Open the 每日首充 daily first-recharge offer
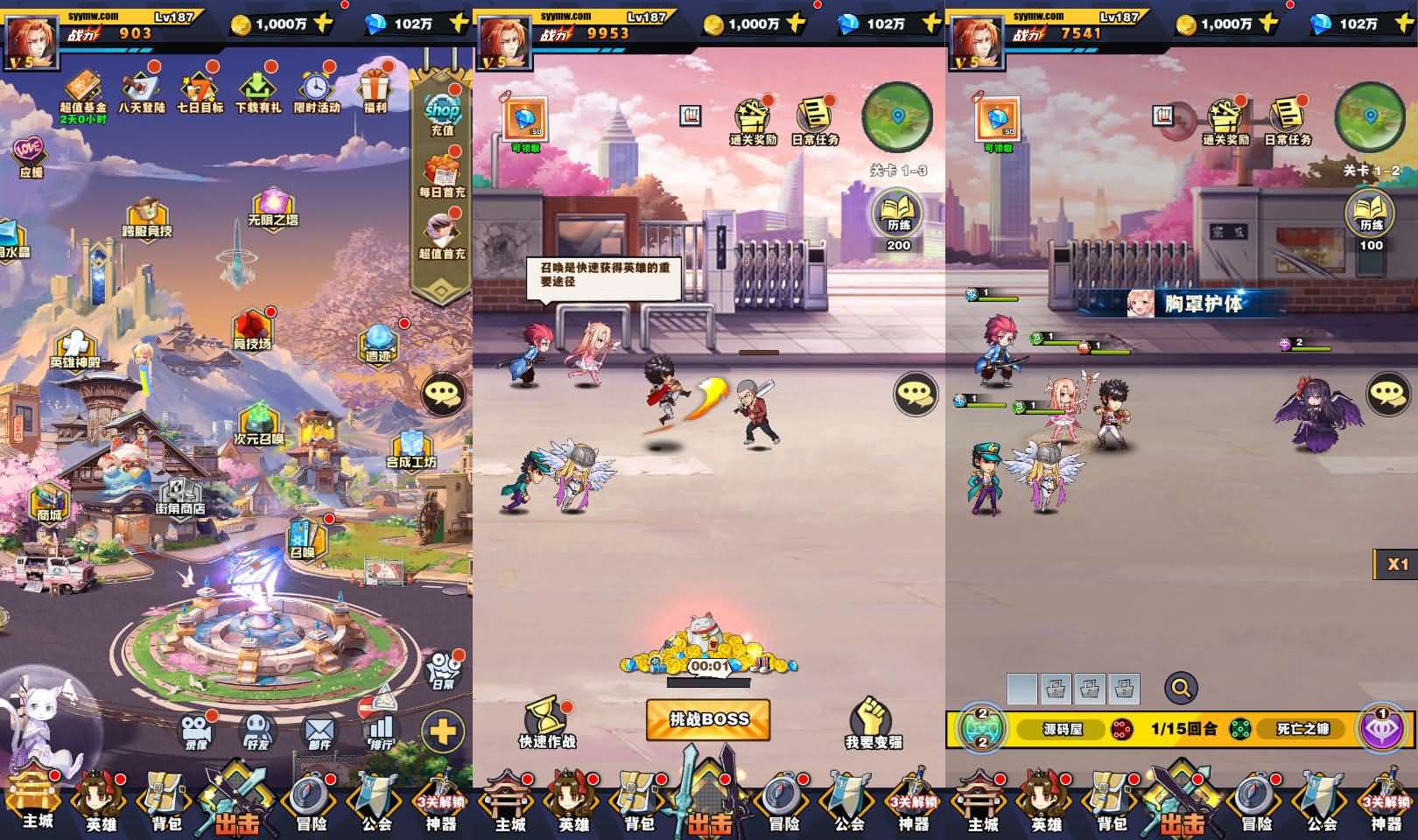The image size is (1418, 840). tap(442, 174)
